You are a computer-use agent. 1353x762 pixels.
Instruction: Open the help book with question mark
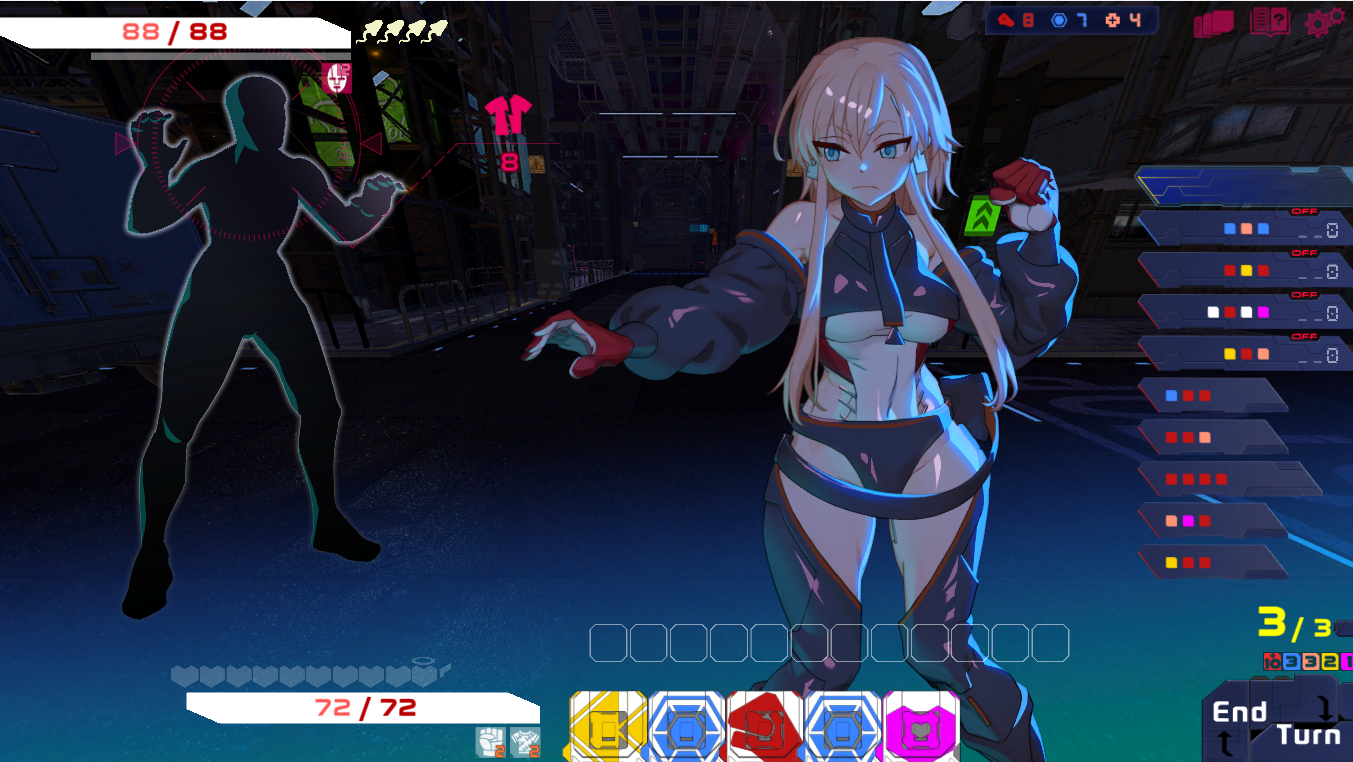(x=1269, y=23)
